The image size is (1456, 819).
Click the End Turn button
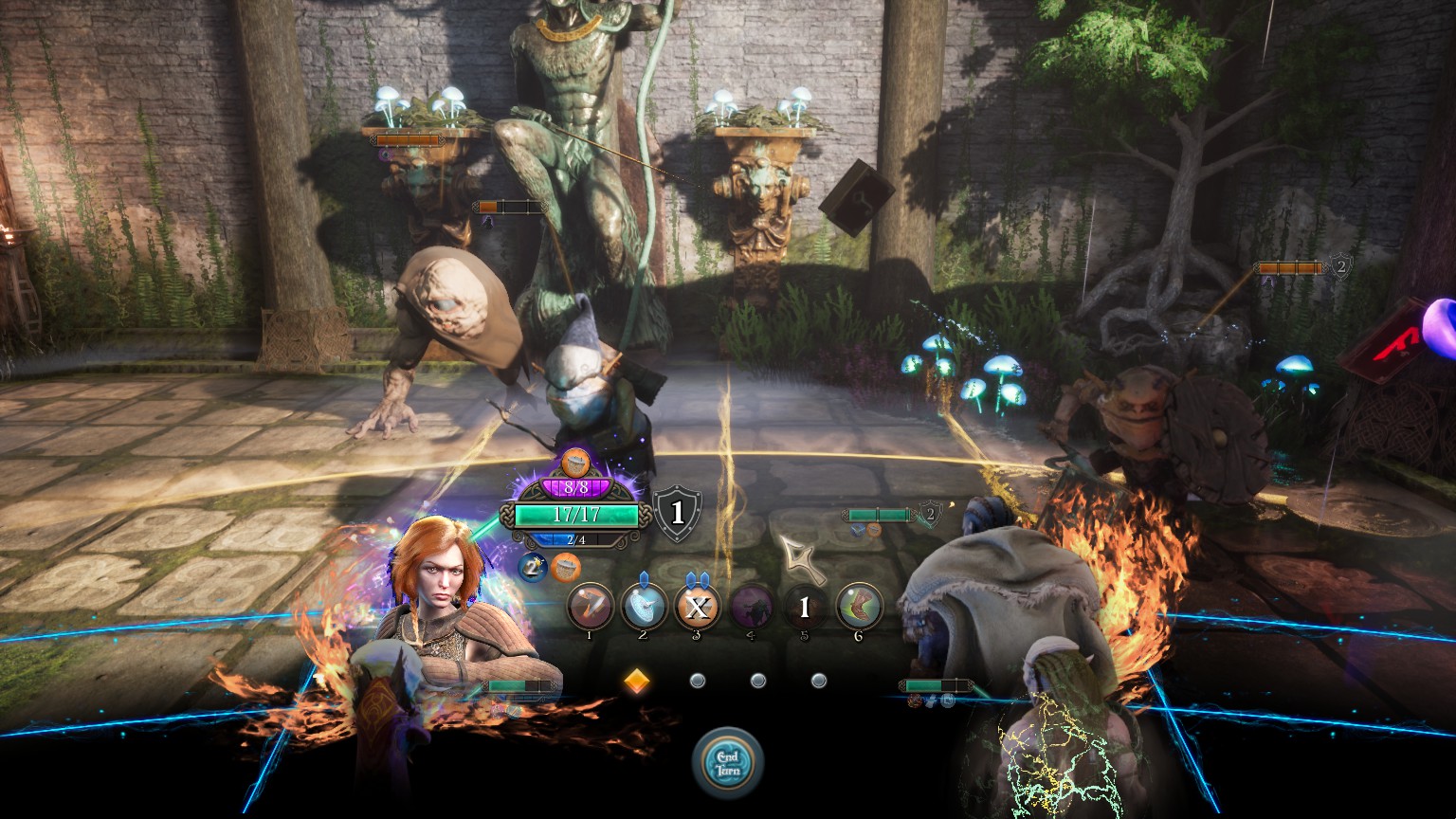coord(728,760)
